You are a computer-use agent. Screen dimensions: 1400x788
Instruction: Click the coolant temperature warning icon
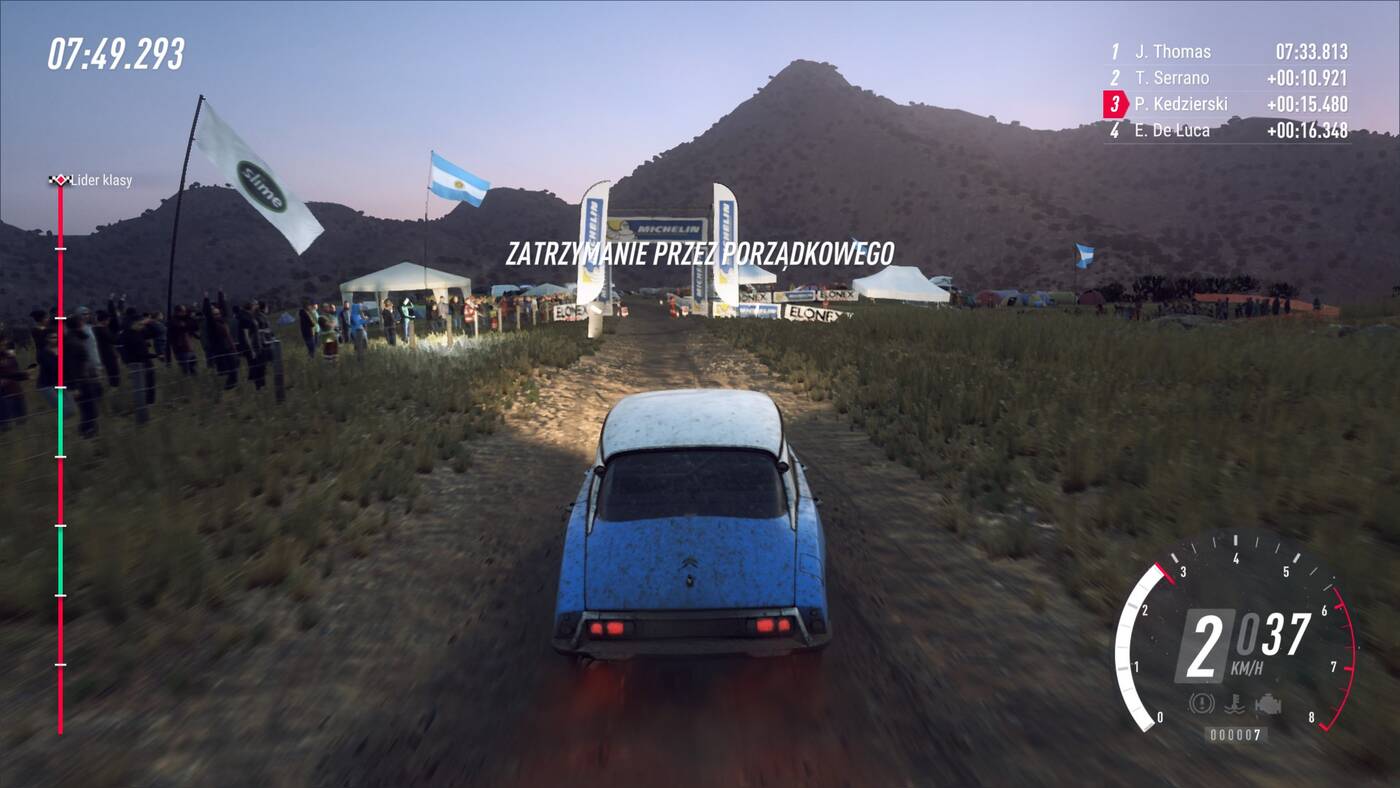coord(1236,704)
